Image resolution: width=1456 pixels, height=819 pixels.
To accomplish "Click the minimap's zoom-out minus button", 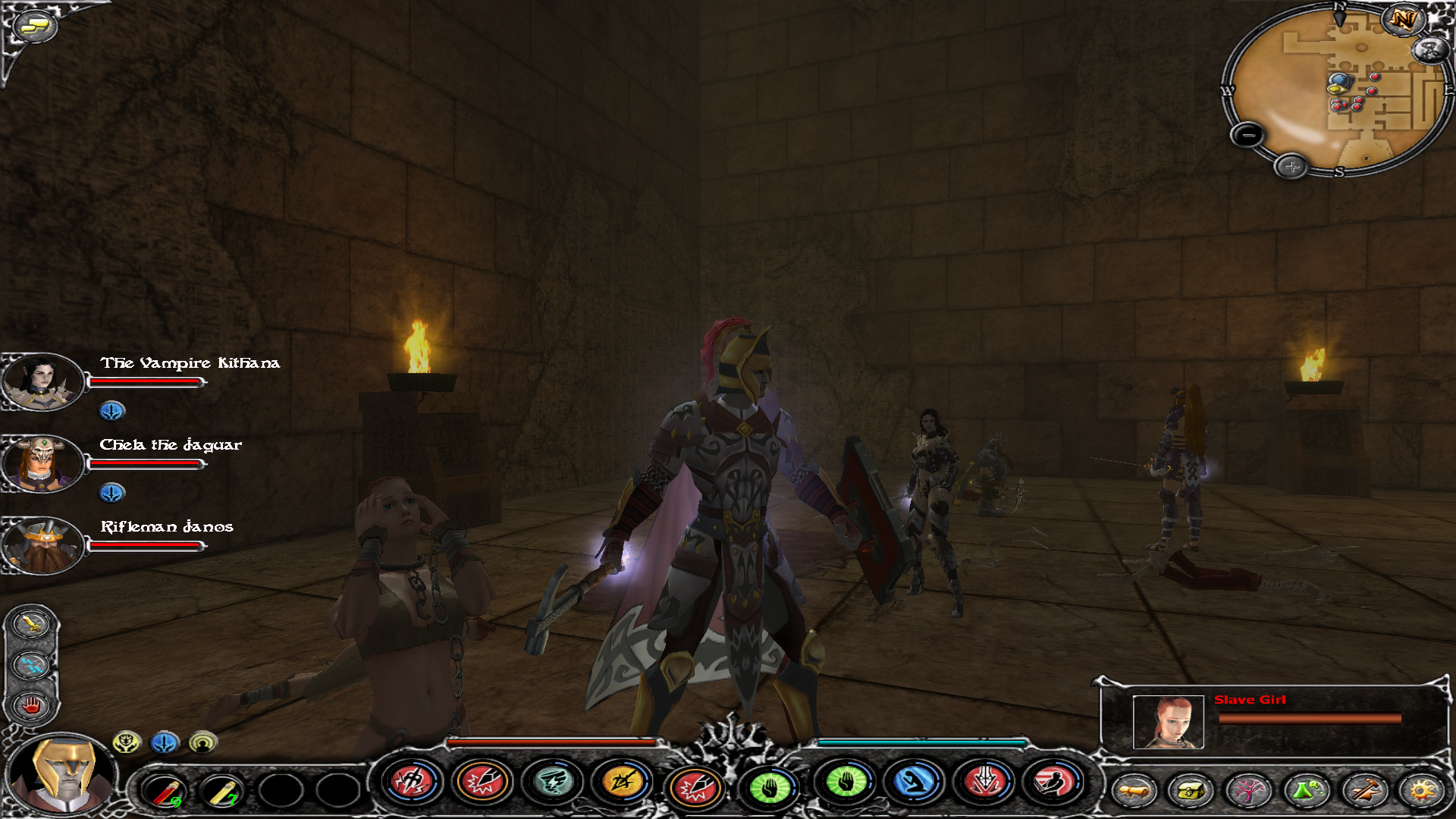I will 1247,135.
